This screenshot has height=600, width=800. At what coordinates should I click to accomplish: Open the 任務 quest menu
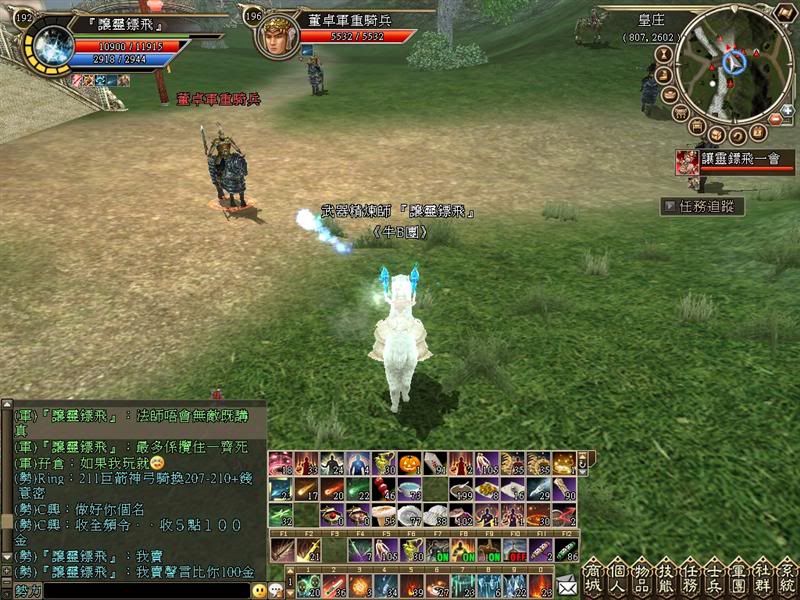coord(690,577)
